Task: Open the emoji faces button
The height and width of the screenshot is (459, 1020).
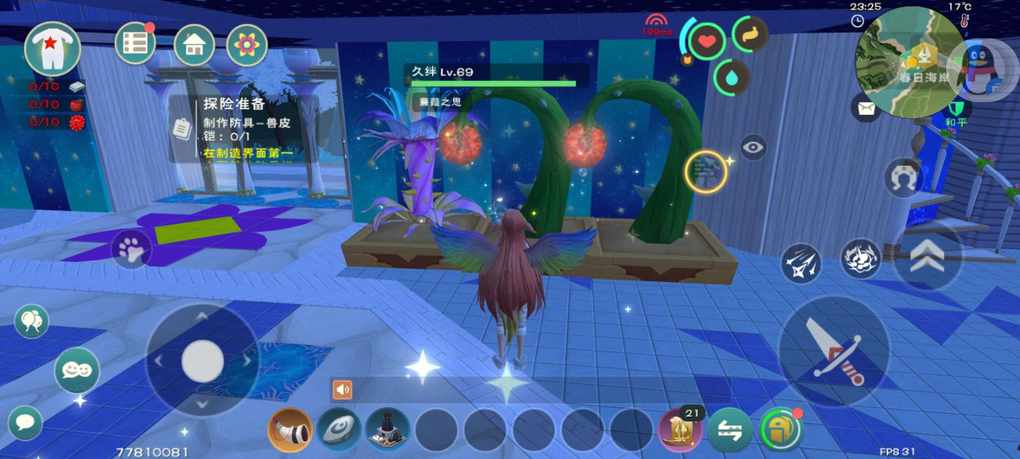Action: tap(76, 370)
